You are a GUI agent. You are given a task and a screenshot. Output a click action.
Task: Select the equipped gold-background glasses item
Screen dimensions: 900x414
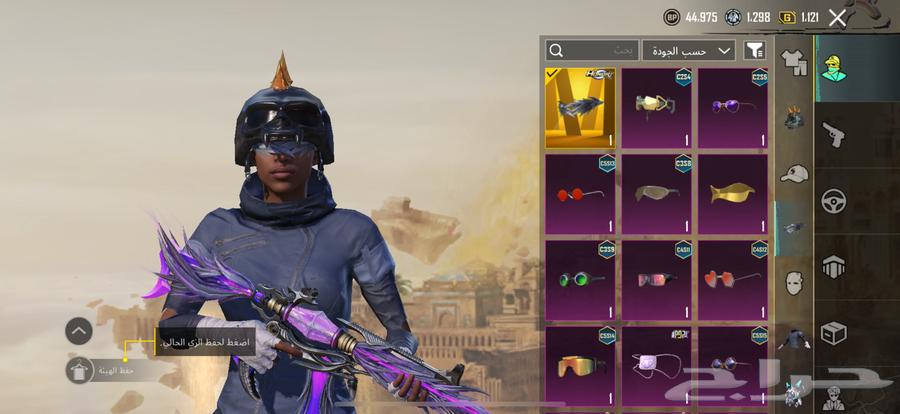tap(580, 108)
